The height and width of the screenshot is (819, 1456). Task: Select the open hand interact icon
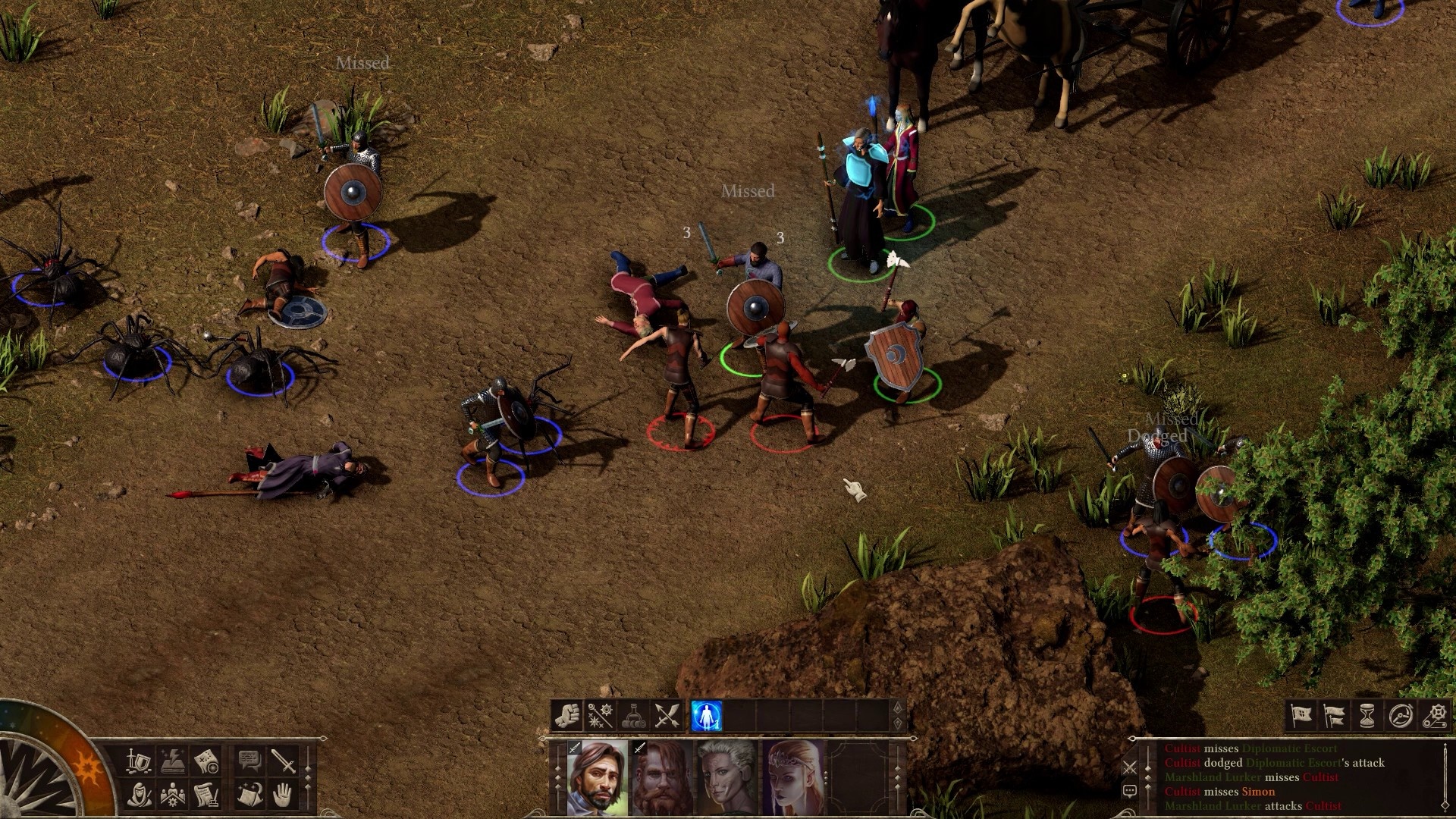click(x=284, y=795)
